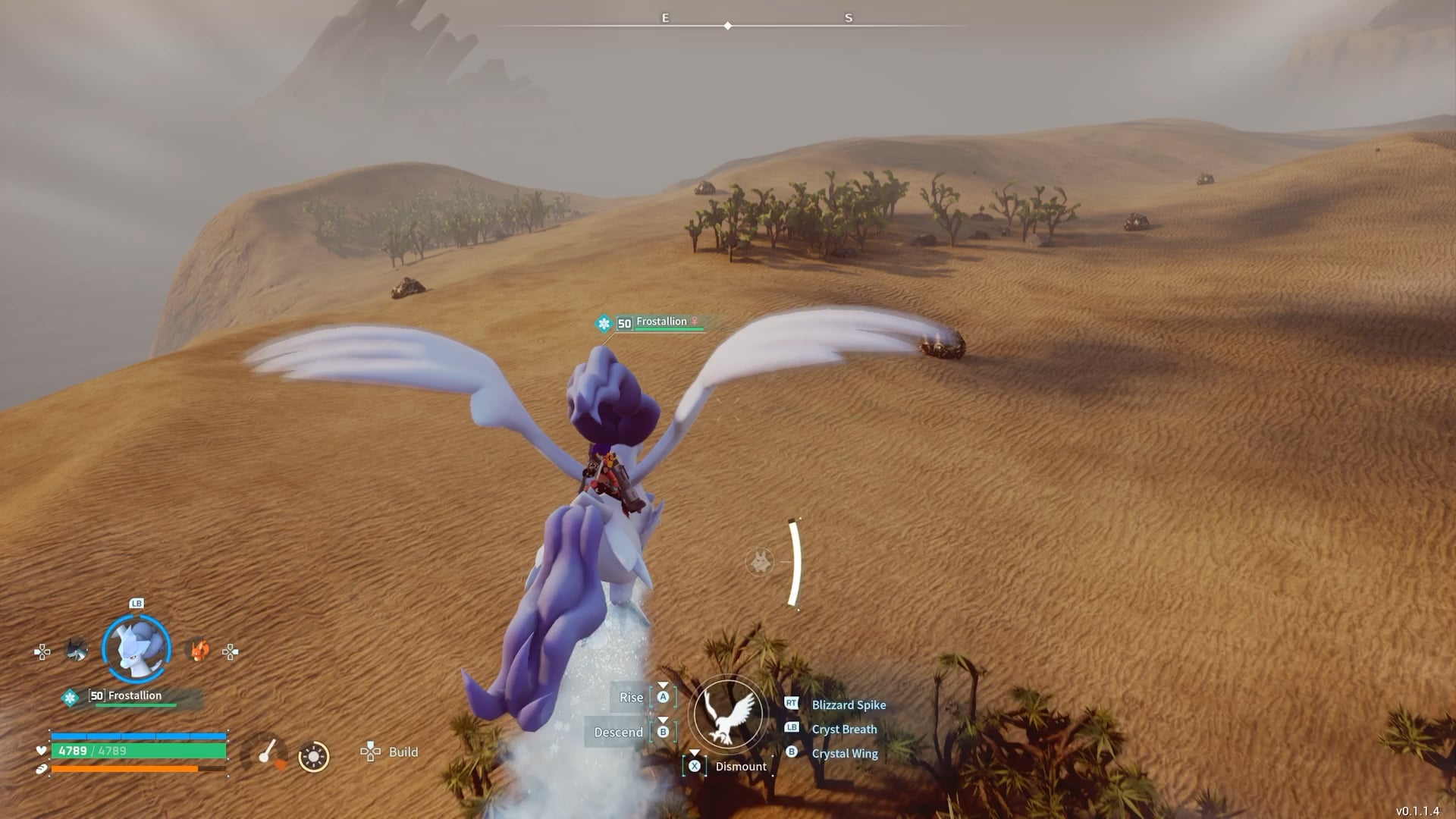Switch to the orange fox Pal
Screen dimensions: 1456x819
click(199, 650)
